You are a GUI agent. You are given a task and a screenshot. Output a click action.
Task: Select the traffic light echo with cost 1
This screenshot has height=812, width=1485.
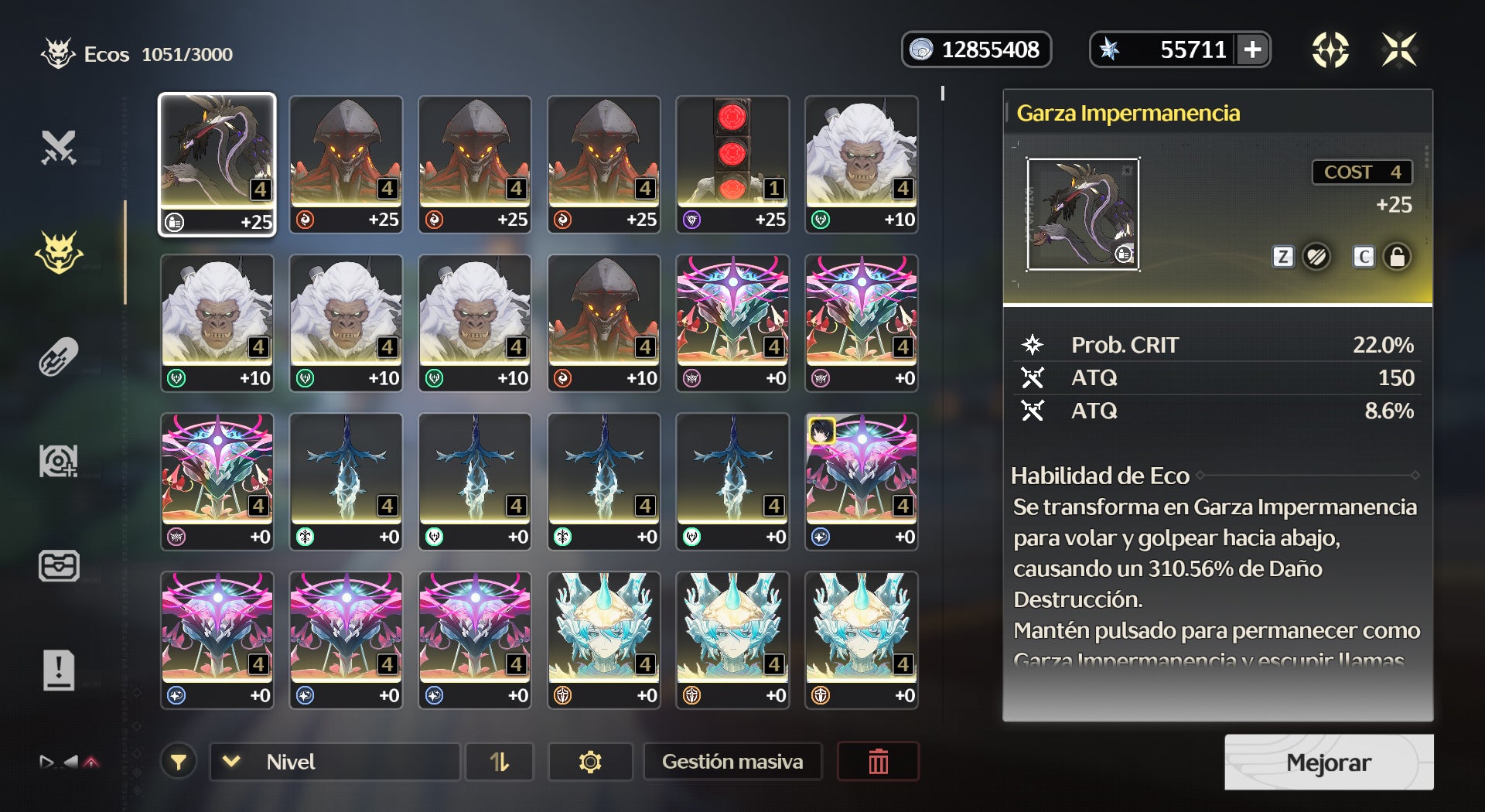[732, 163]
